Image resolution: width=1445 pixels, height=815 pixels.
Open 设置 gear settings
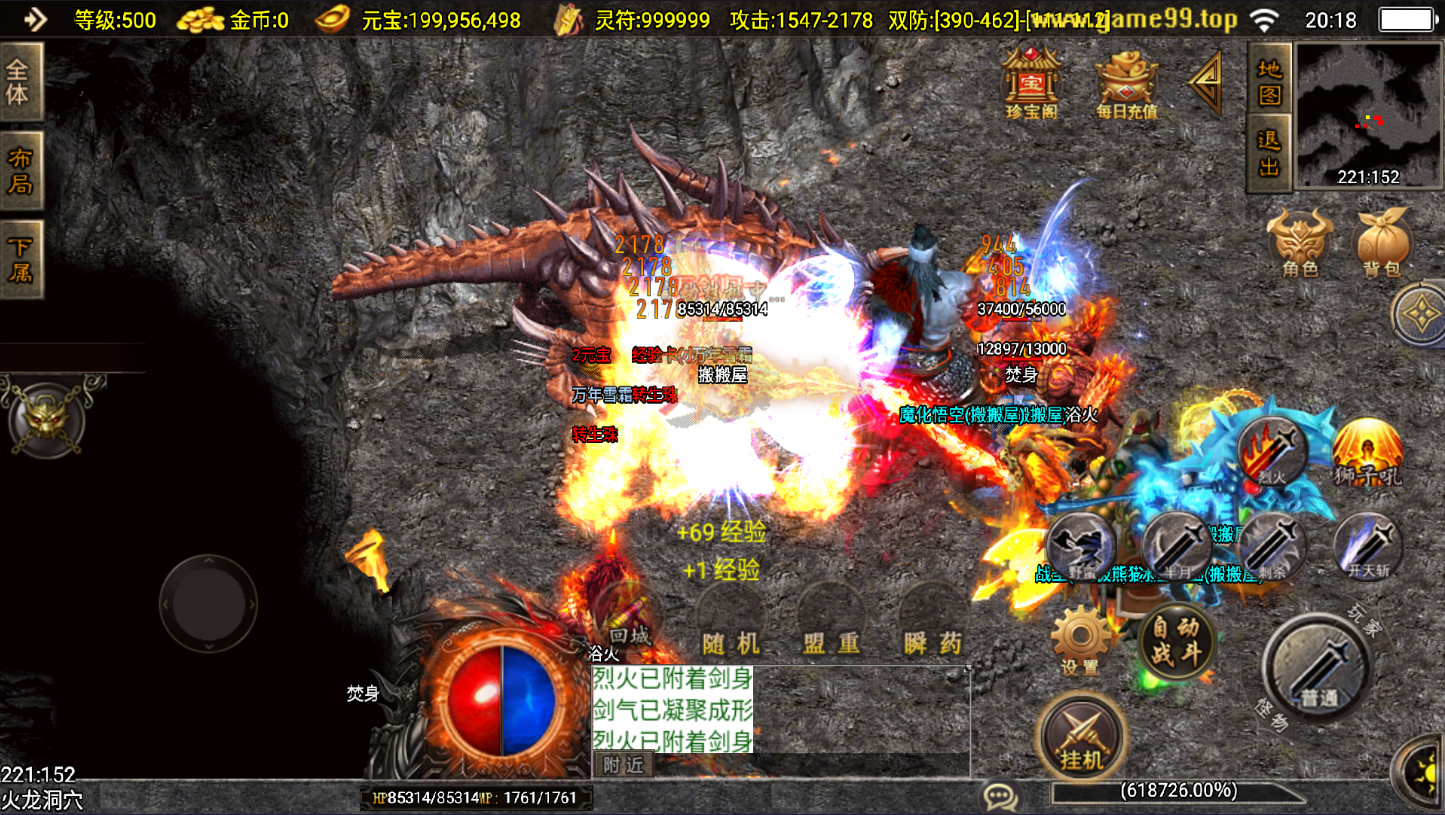1080,640
